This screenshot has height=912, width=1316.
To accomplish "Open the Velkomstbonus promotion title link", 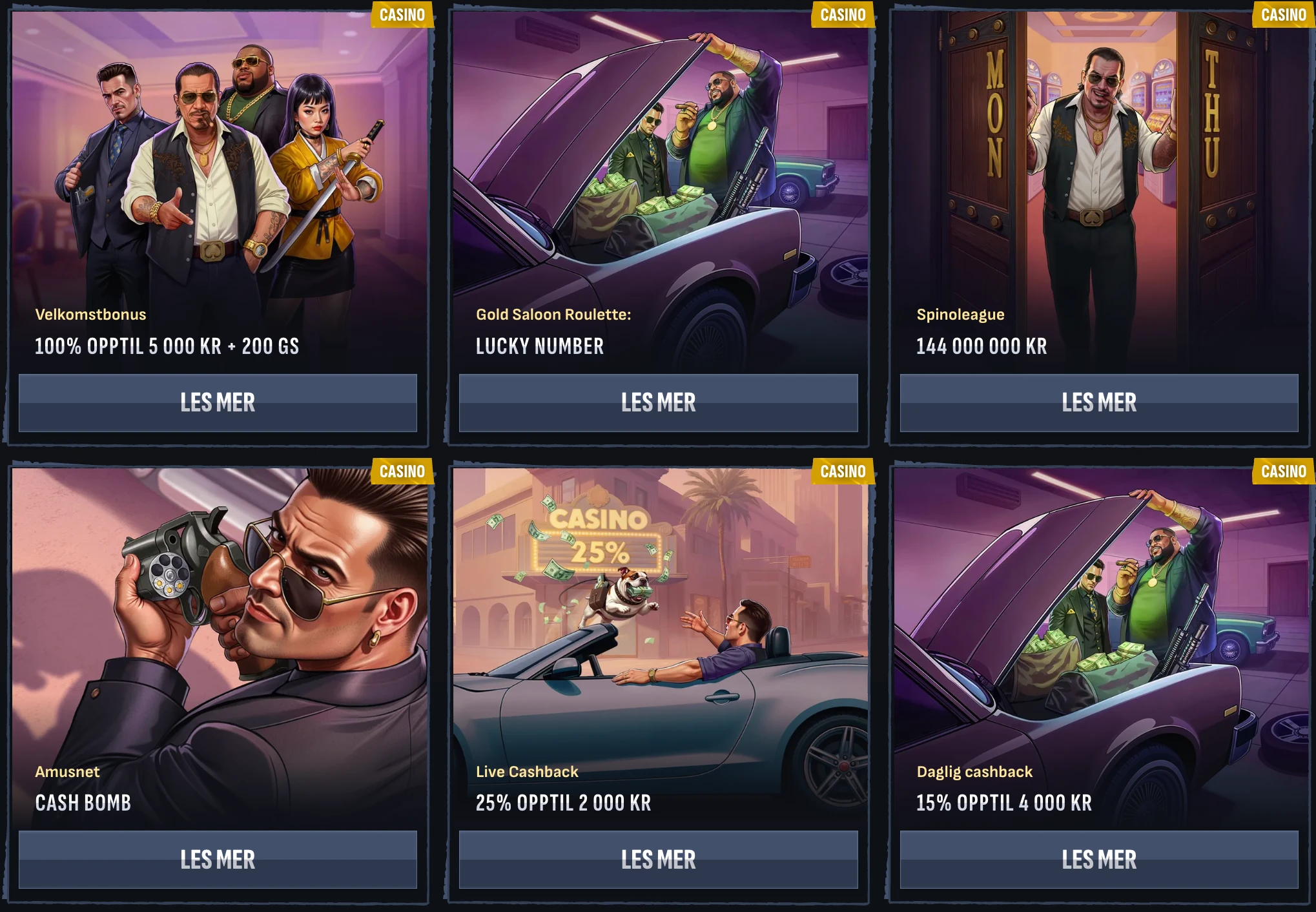I will pos(90,316).
